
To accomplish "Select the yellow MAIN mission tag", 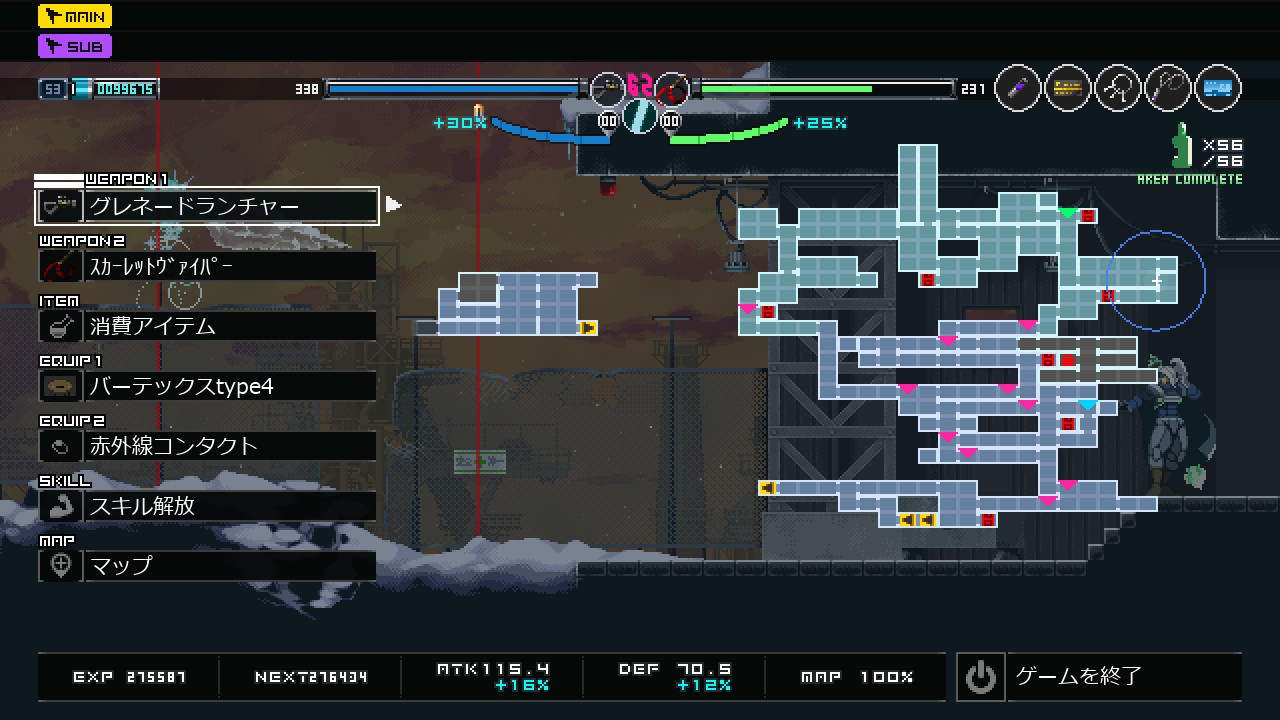I will [x=75, y=16].
